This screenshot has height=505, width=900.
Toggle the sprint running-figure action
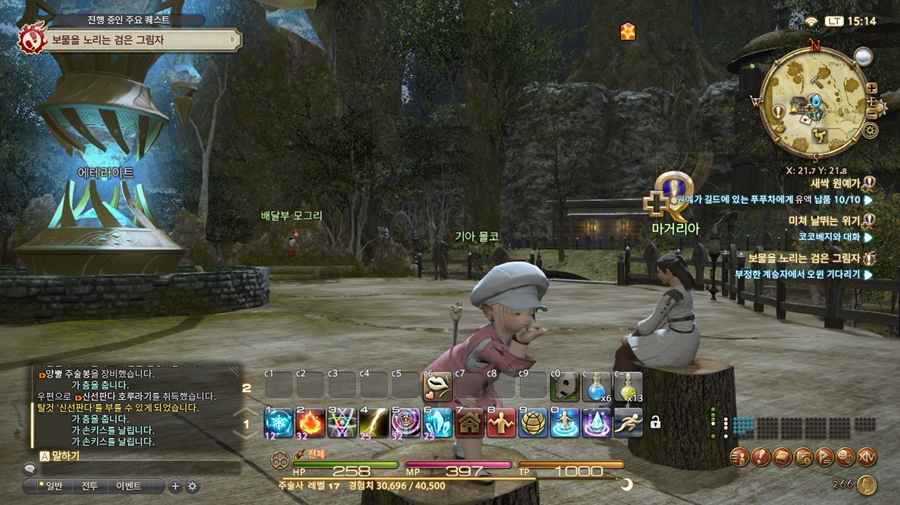[x=628, y=422]
